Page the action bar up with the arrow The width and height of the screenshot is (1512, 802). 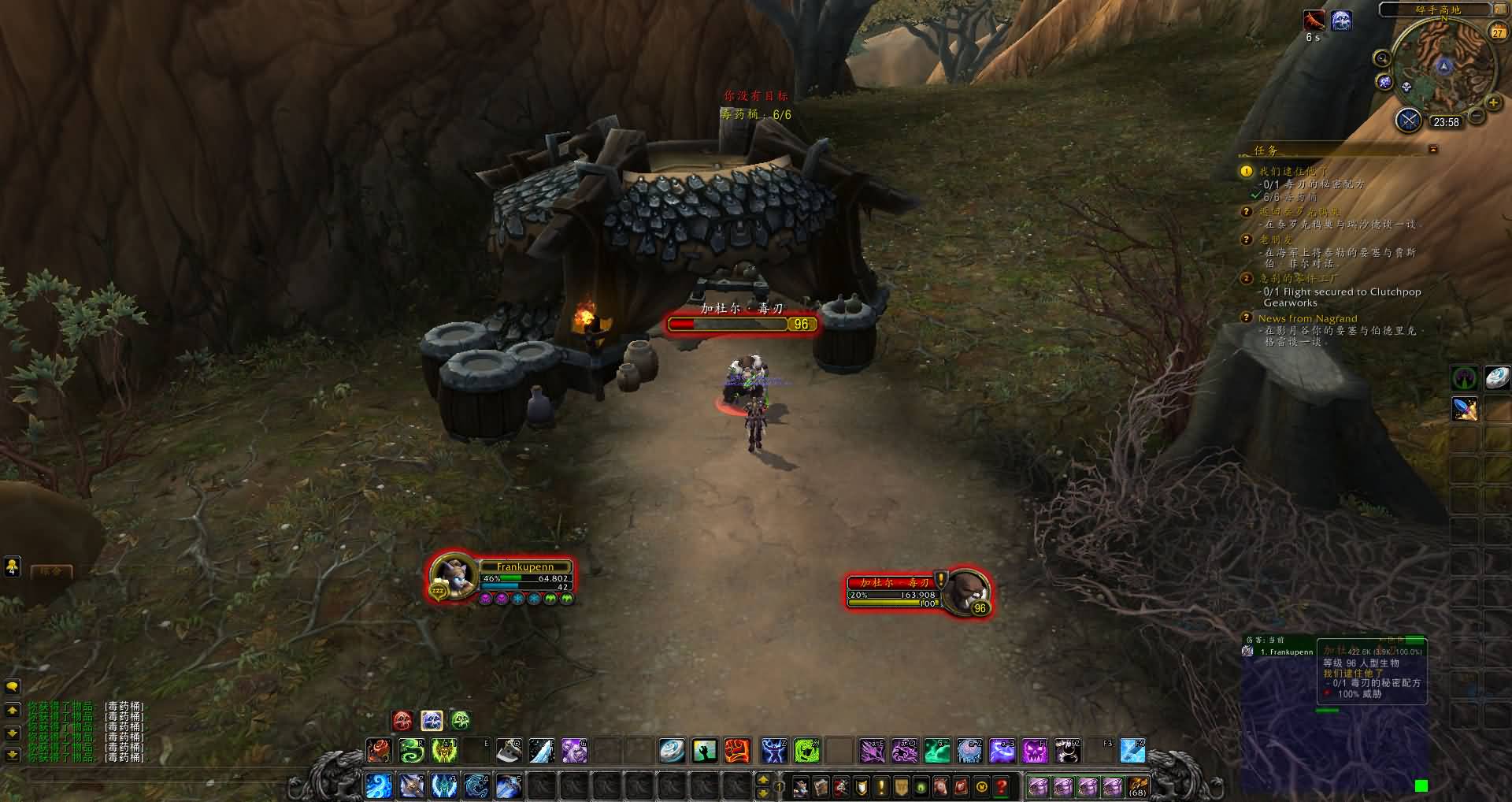(762, 780)
